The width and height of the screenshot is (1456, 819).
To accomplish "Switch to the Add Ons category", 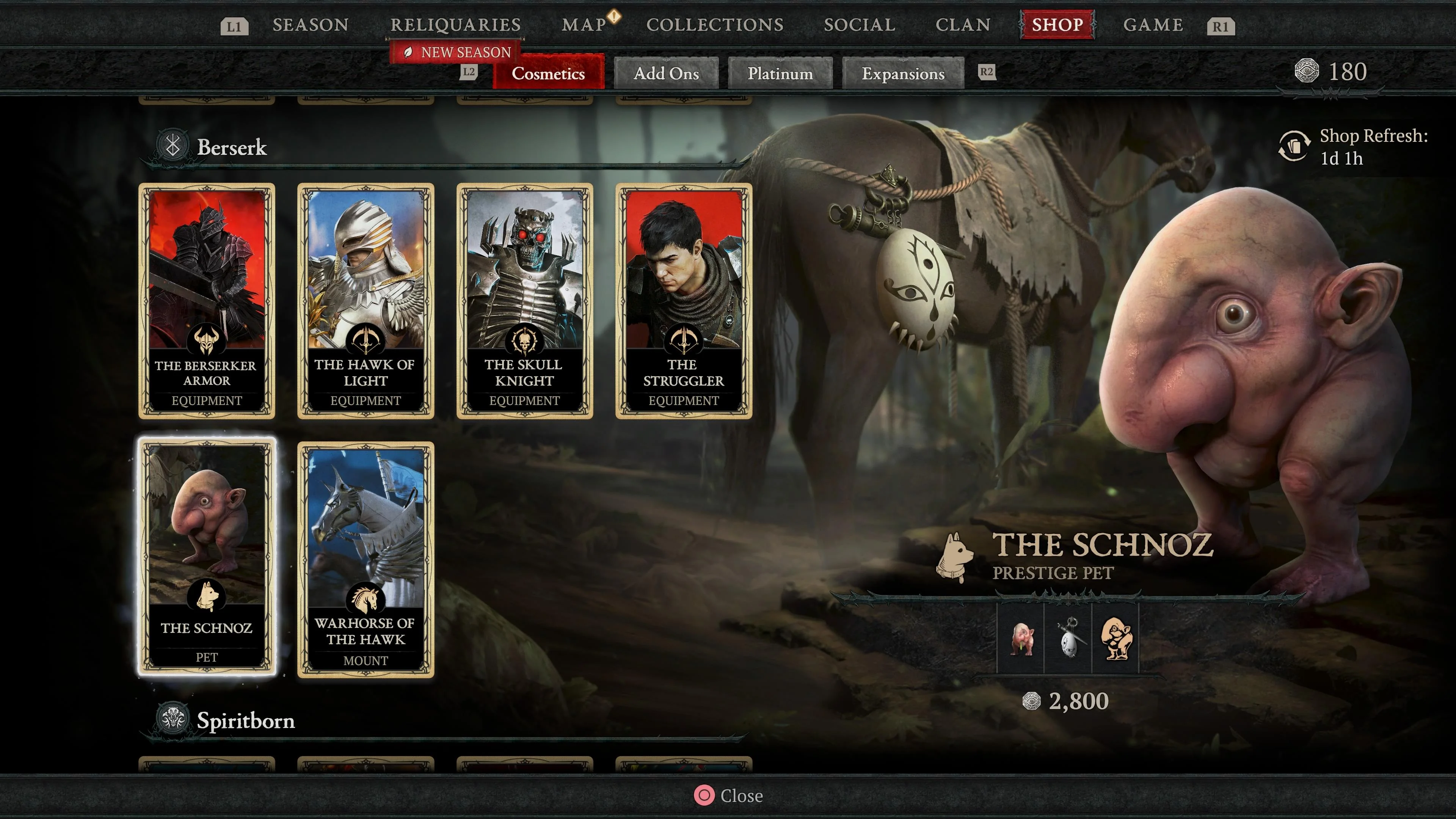I will pos(666,74).
